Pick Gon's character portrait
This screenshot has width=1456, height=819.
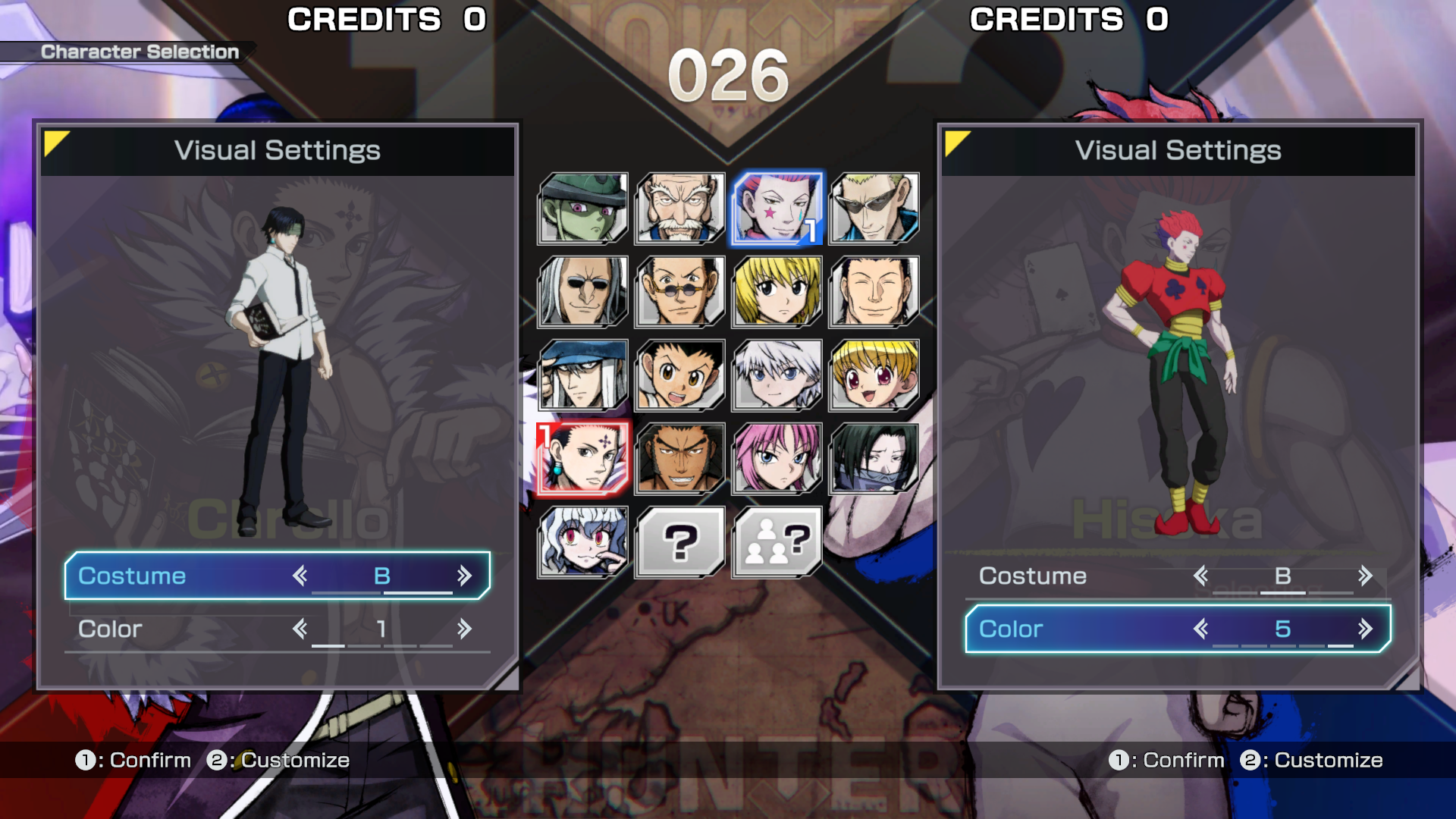point(679,375)
